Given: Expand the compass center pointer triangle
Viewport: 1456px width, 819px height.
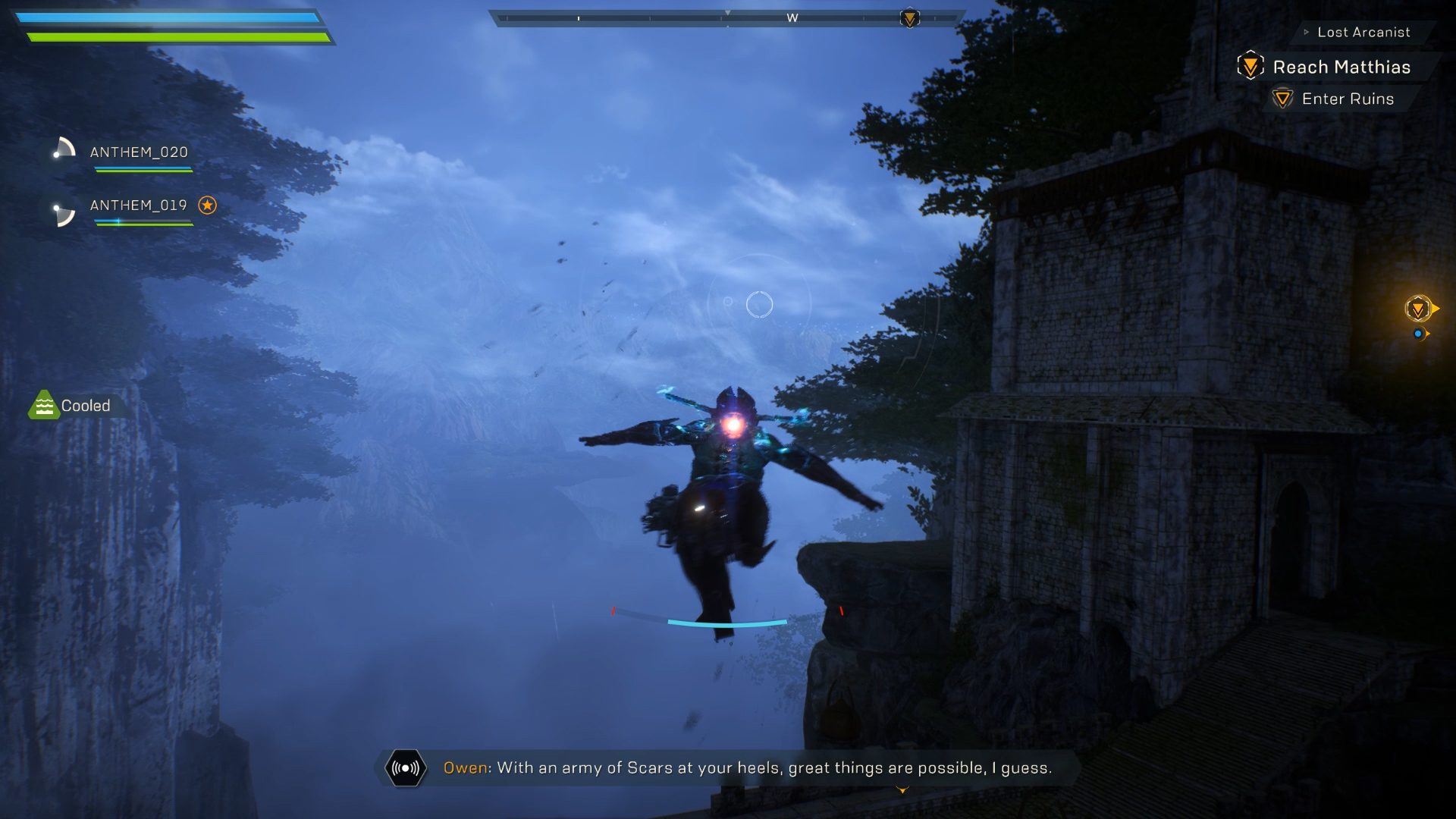Looking at the screenshot, I should tap(729, 12).
